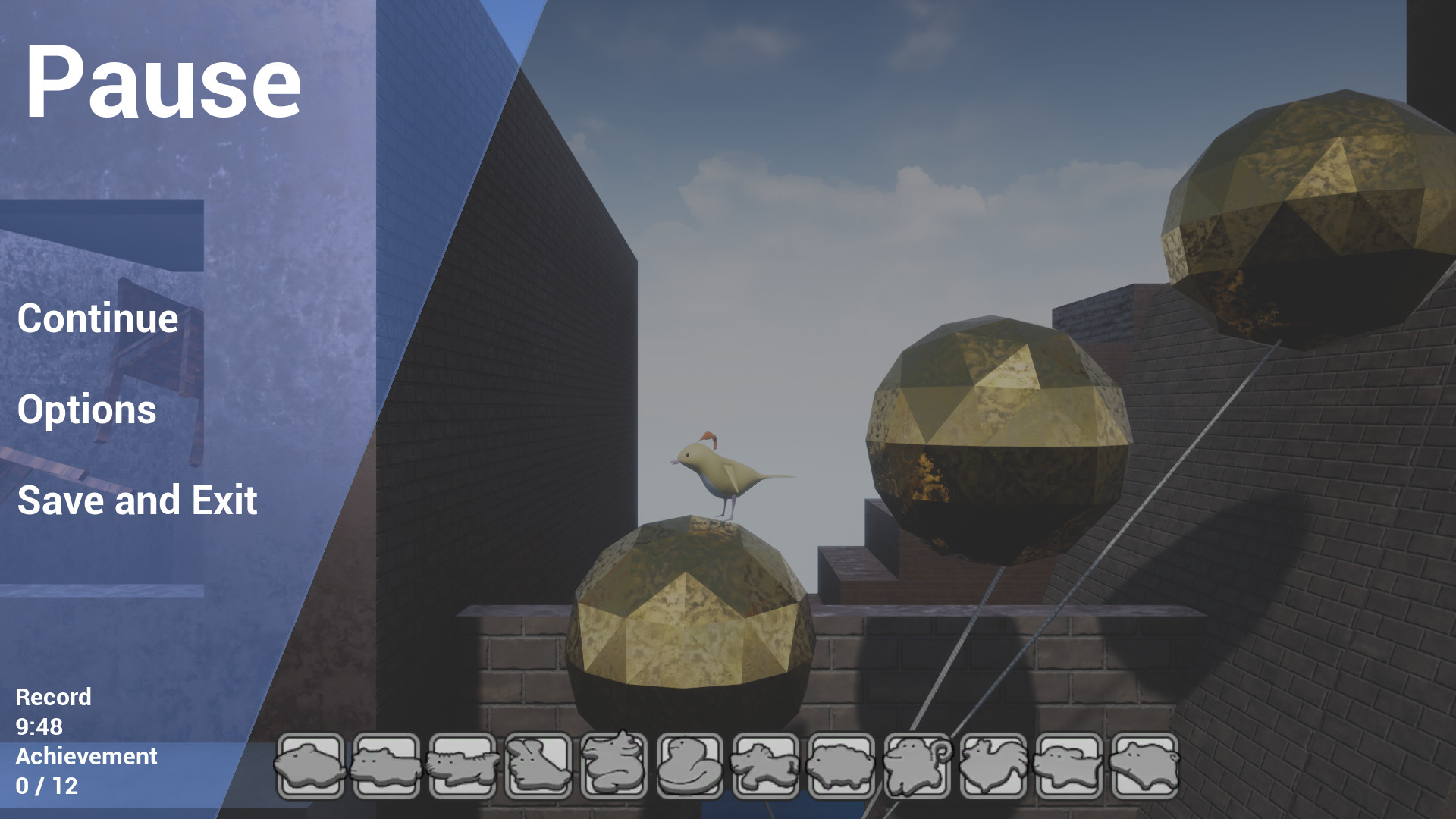Click Continue to resume the game
Image resolution: width=1456 pixels, height=819 pixels.
point(97,318)
